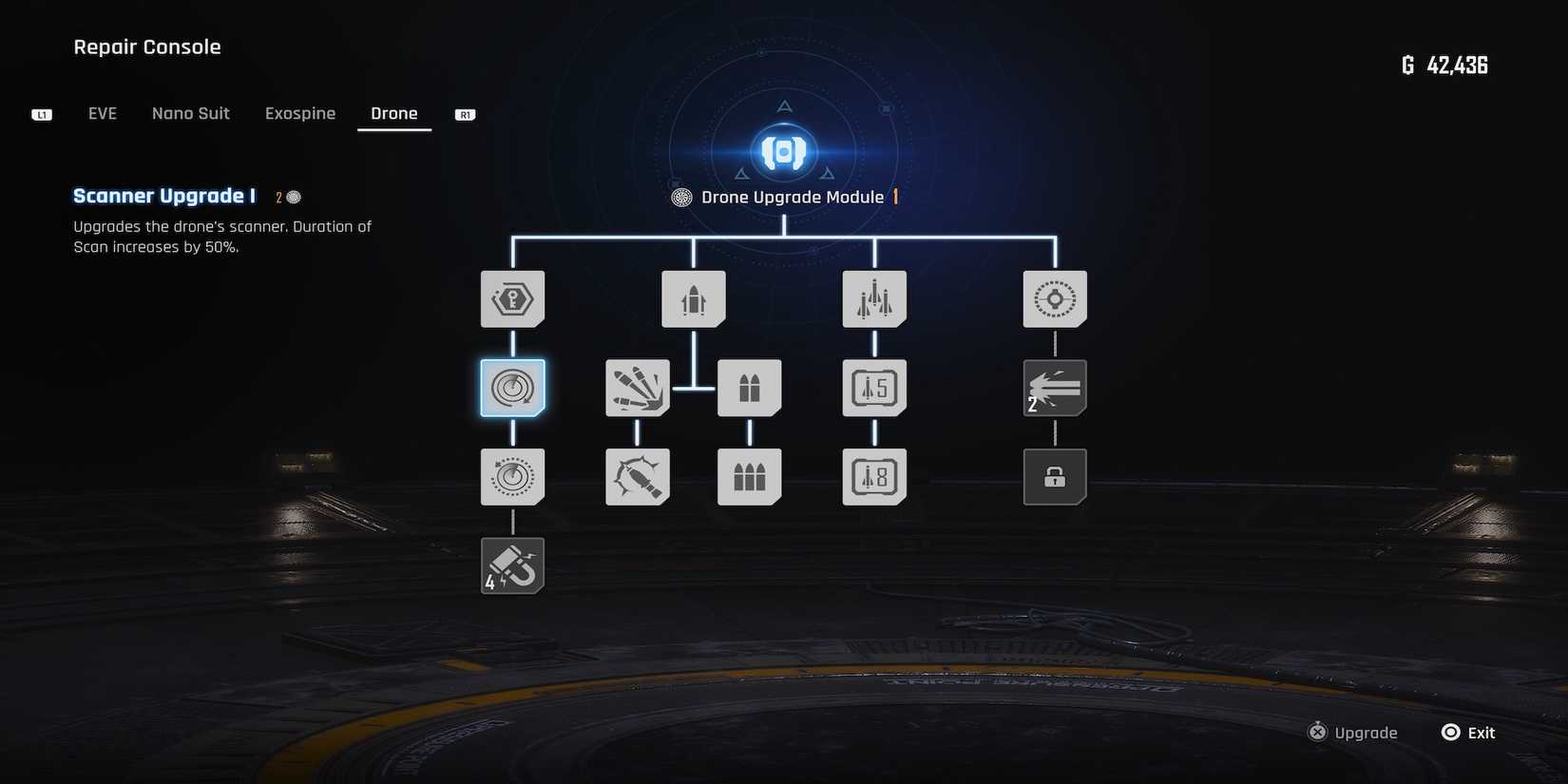Click the magnet item-retrieval upgrade node
The image size is (1568, 784).
click(512, 564)
